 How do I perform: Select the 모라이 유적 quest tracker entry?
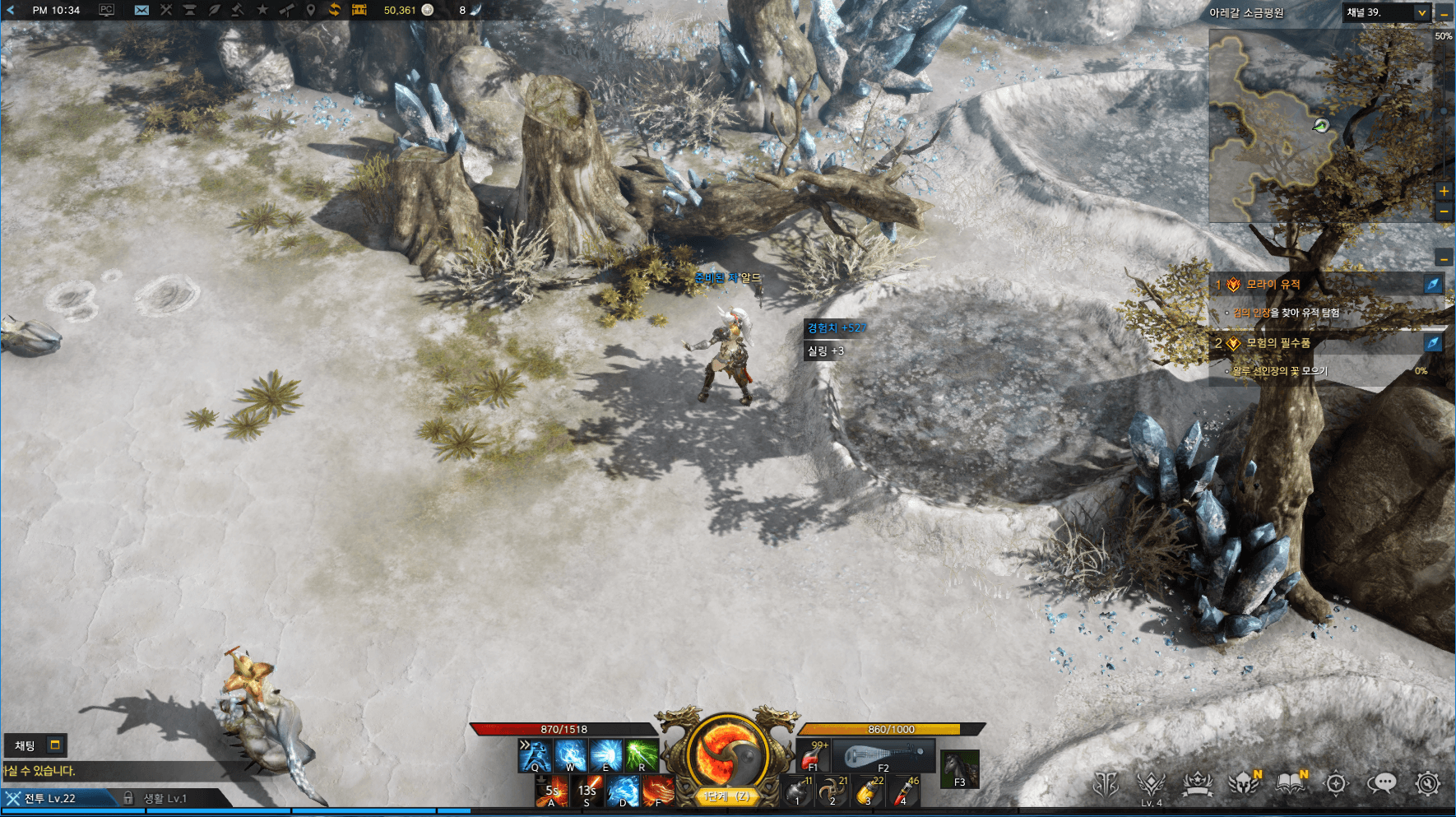[1273, 285]
